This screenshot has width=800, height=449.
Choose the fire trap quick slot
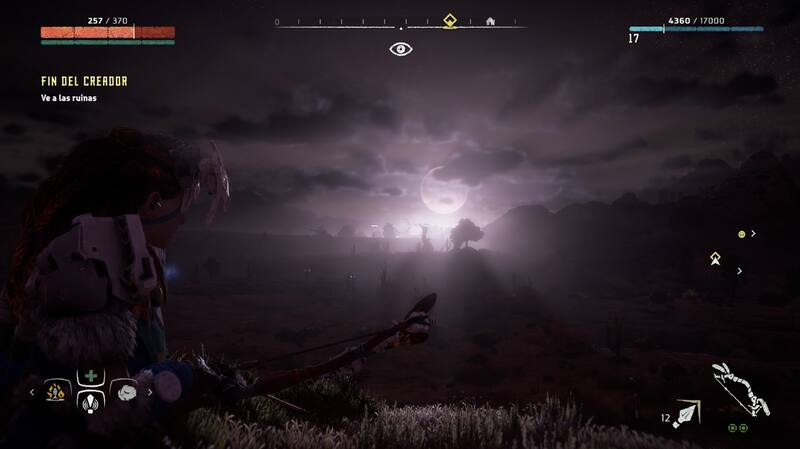[x=58, y=391]
